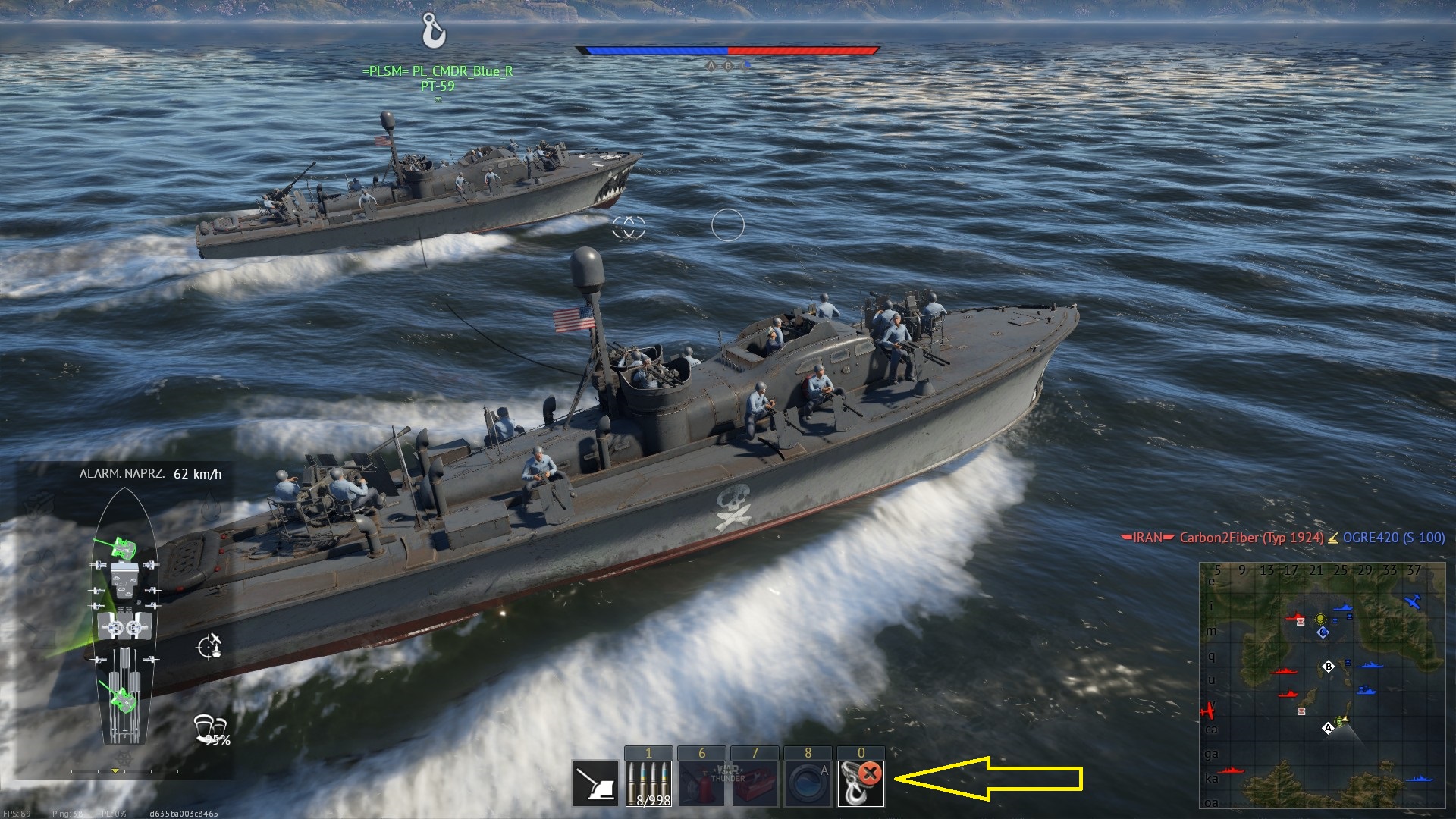This screenshot has height=819, width=1456.
Task: Toggle the AI gunner targeting mode icon
Action: tap(209, 646)
